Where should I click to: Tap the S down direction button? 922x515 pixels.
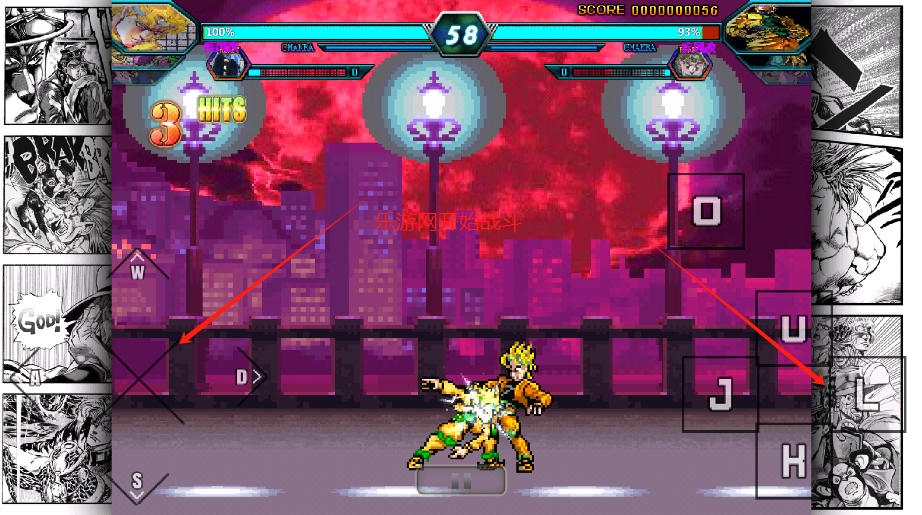138,482
